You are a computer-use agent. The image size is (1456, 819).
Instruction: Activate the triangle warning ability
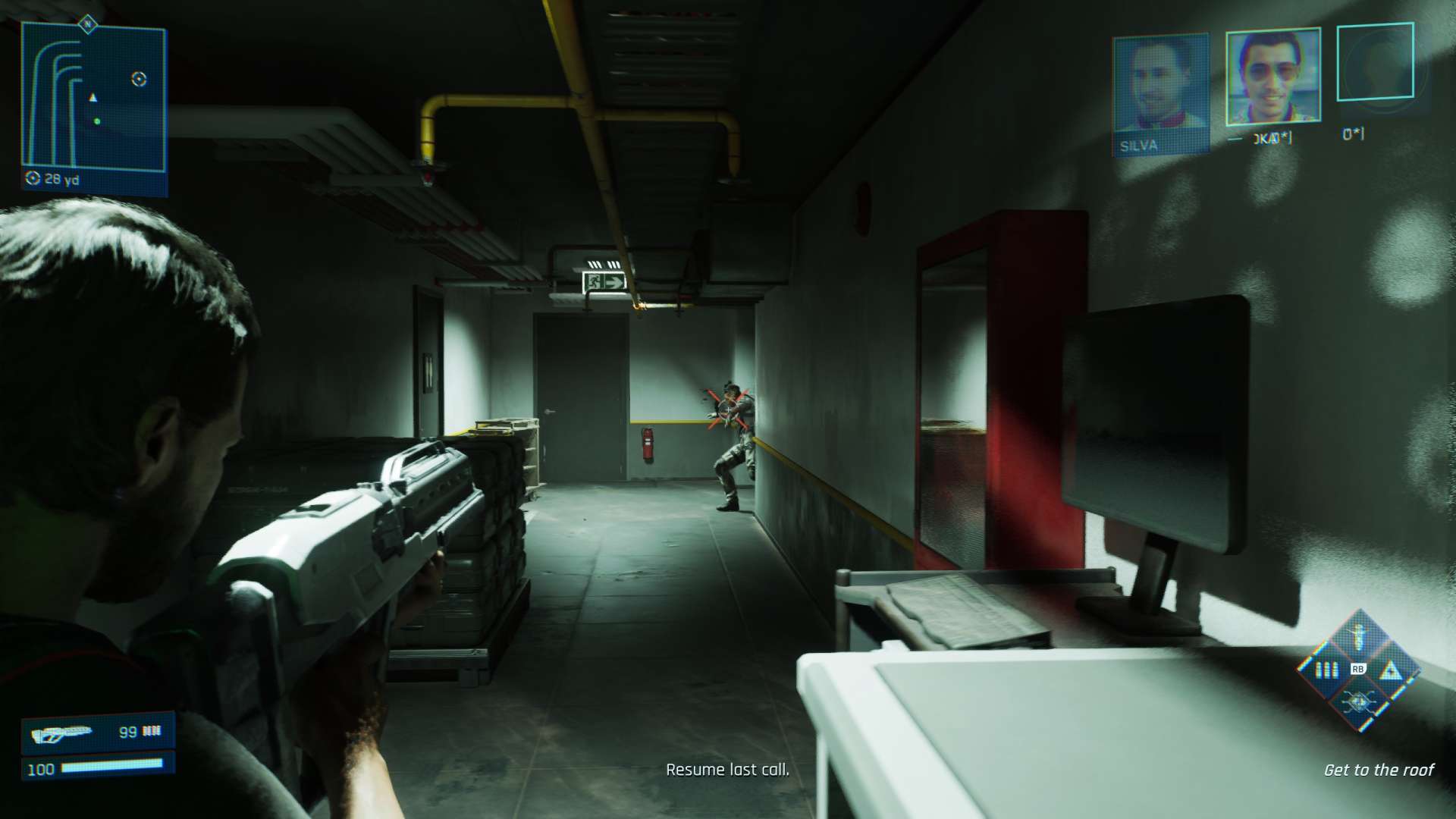pos(1389,670)
